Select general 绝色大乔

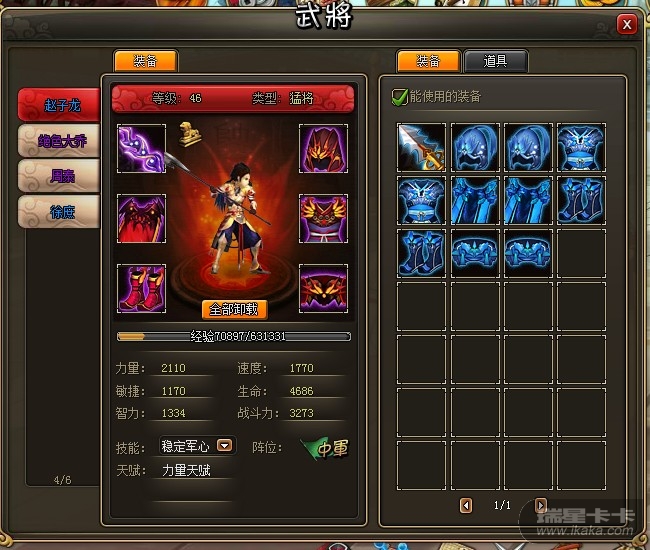[58, 140]
